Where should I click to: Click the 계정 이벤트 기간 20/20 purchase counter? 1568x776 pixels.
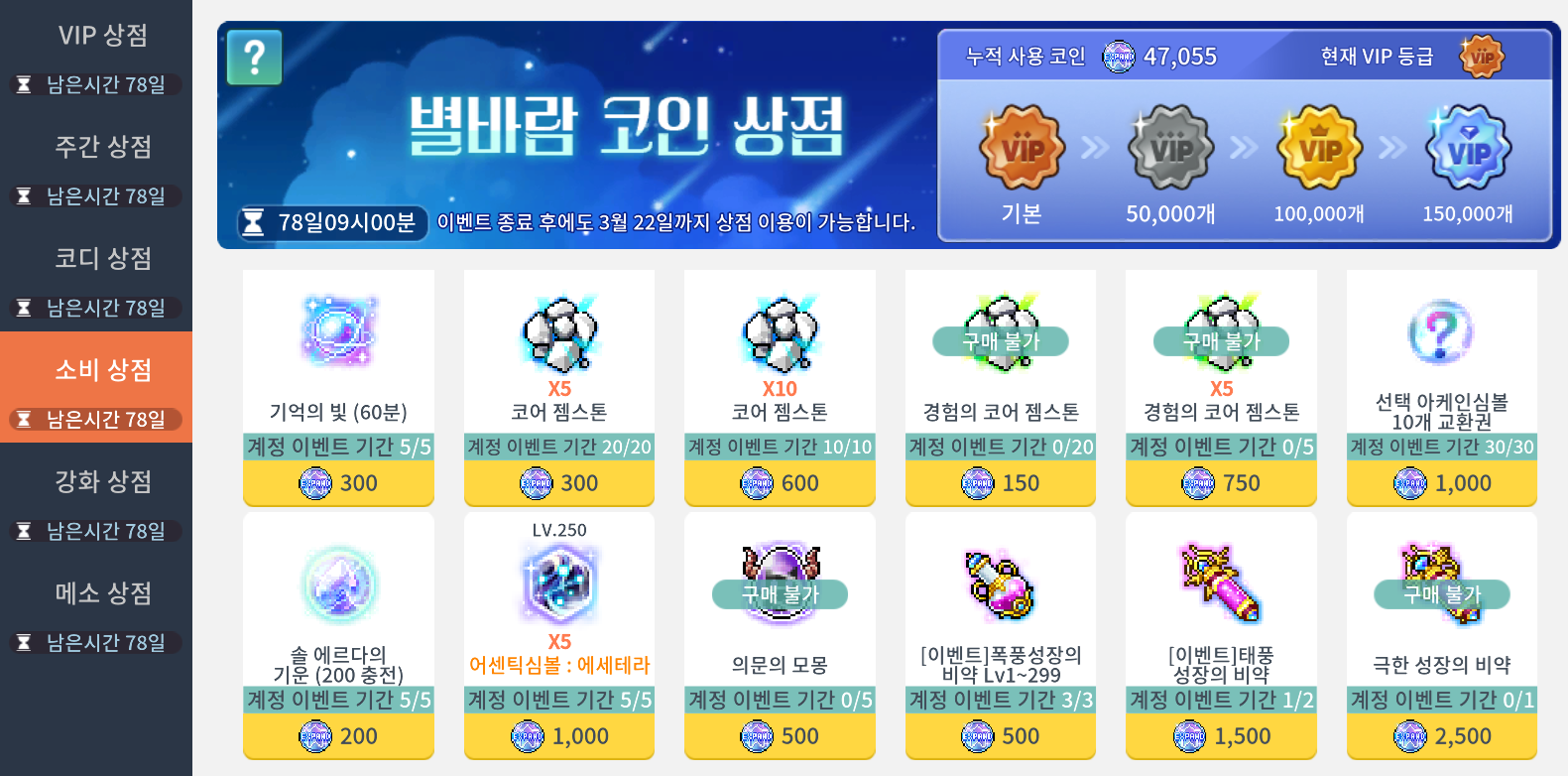[558, 448]
